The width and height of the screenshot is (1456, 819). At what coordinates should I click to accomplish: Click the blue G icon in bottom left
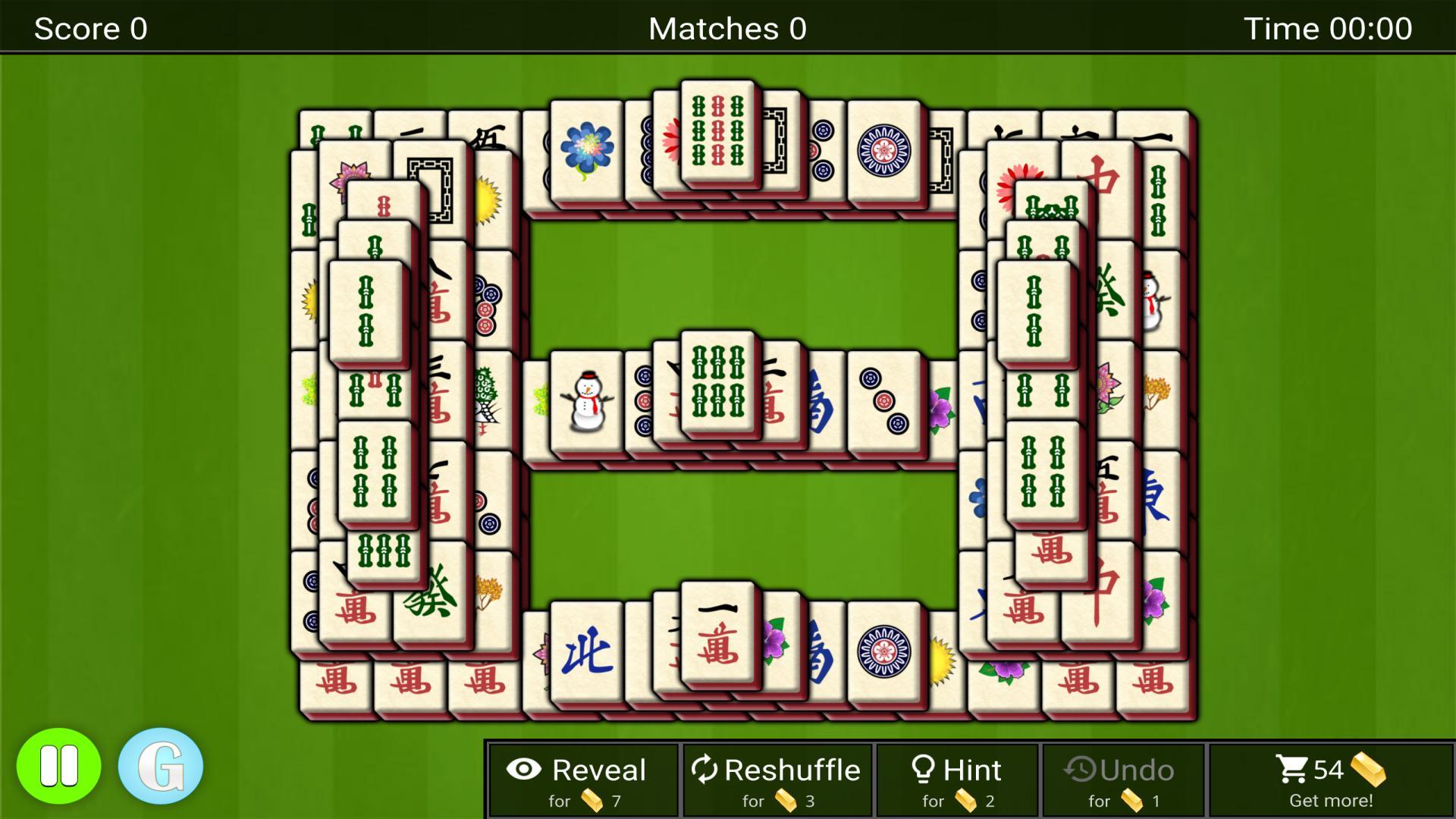click(x=159, y=766)
